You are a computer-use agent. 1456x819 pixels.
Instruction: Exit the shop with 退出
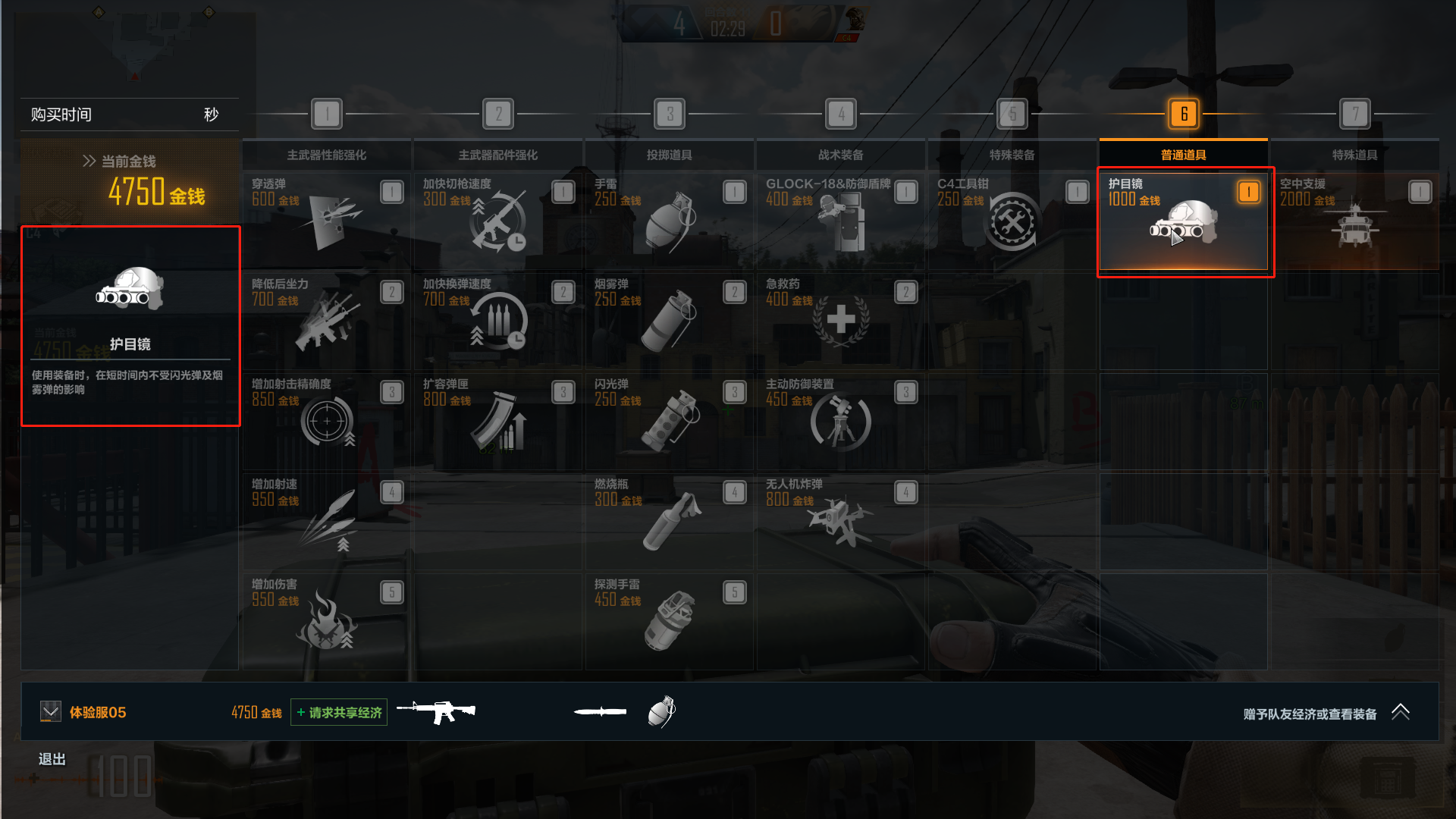point(52,759)
